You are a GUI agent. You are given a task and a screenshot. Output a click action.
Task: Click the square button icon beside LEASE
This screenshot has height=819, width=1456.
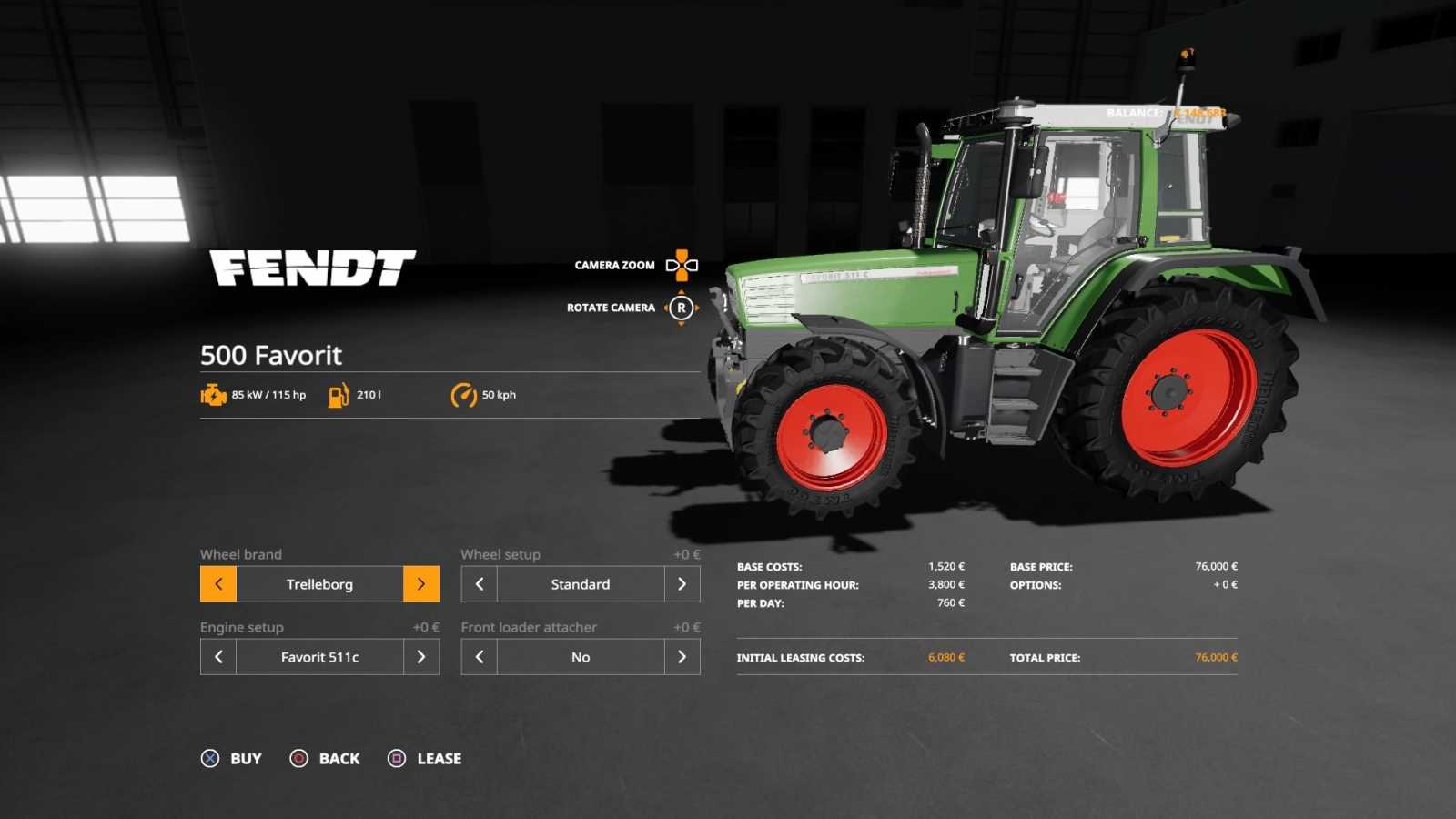click(x=395, y=758)
